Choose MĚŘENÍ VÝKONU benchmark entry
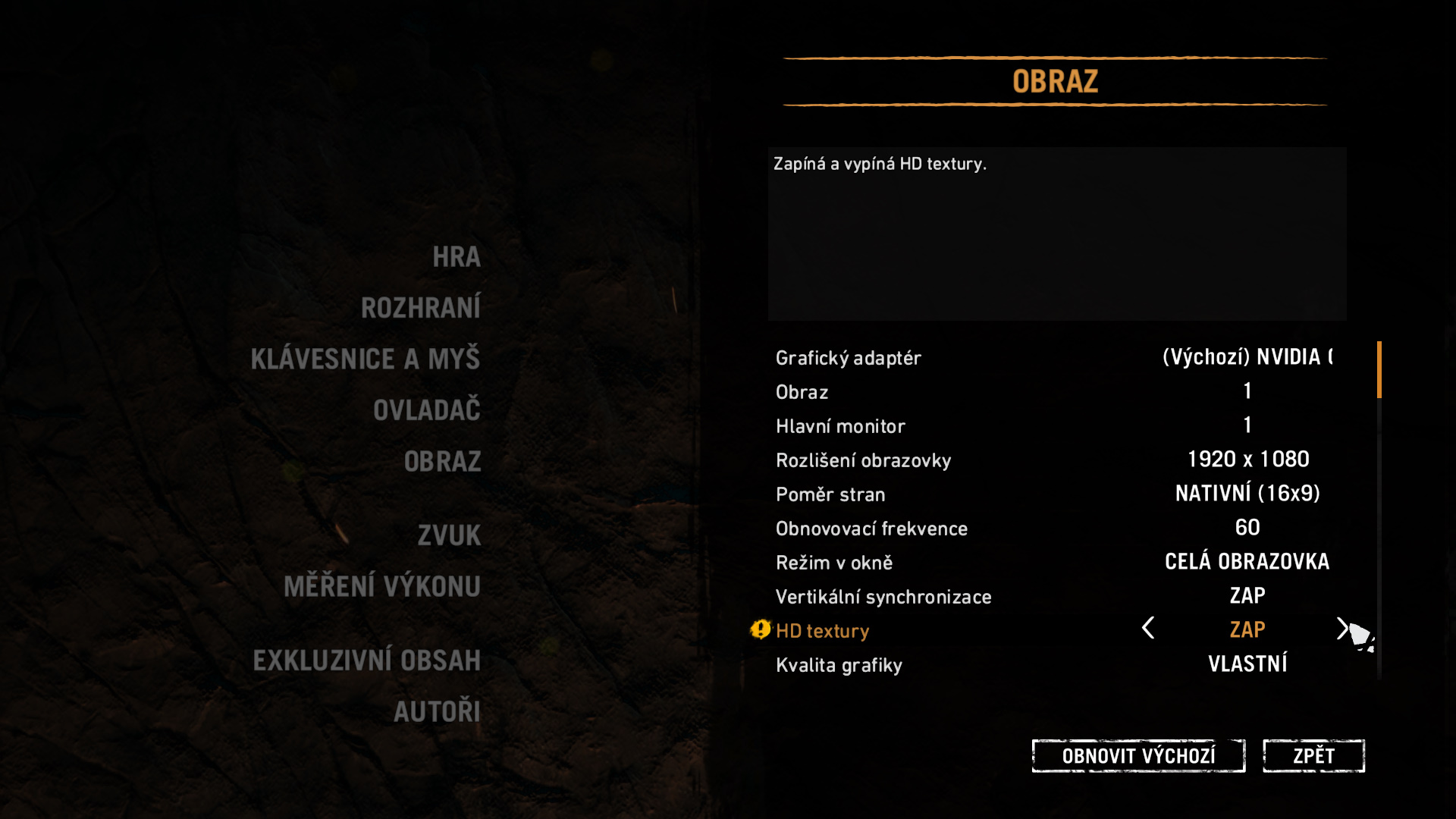Image resolution: width=1456 pixels, height=819 pixels. pyautogui.click(x=382, y=586)
